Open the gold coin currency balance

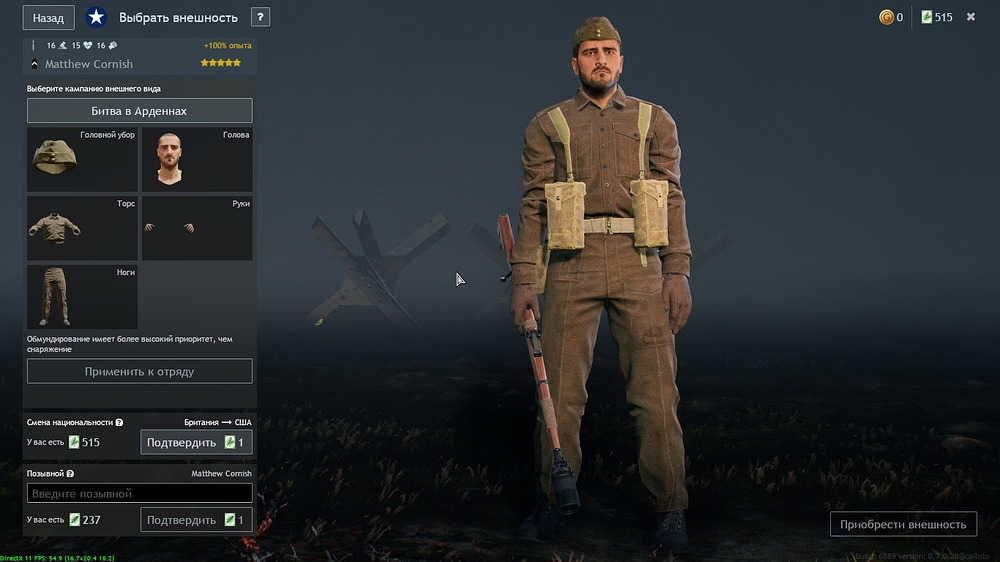pyautogui.click(x=890, y=17)
